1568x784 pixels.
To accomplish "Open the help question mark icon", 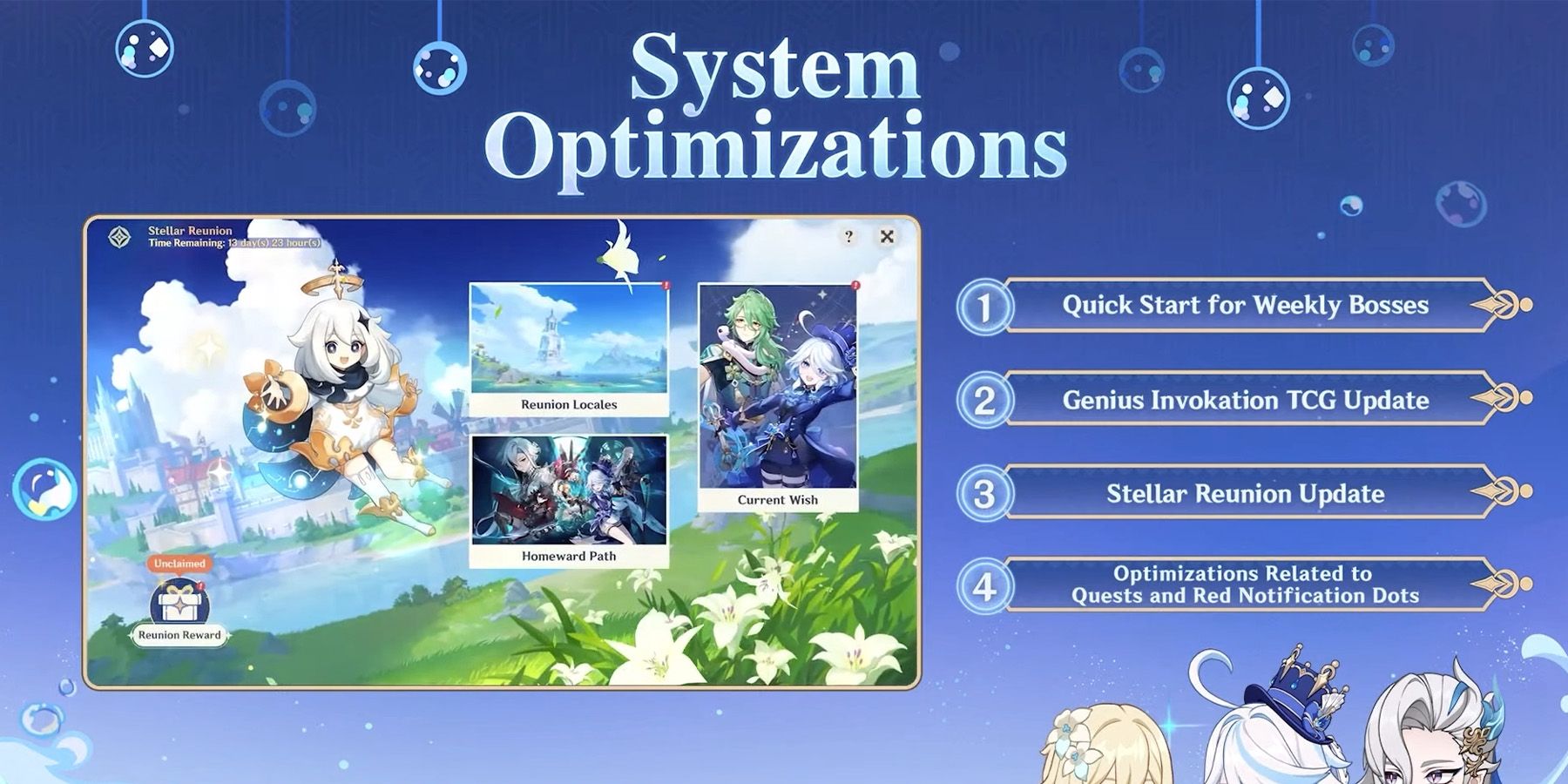I will tap(848, 235).
